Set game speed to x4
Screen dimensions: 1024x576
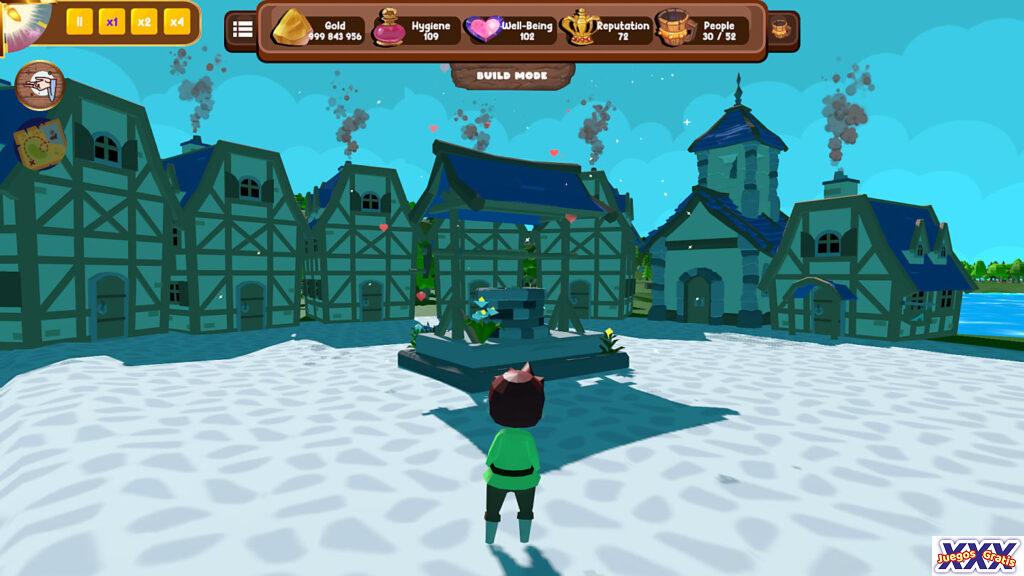point(176,22)
